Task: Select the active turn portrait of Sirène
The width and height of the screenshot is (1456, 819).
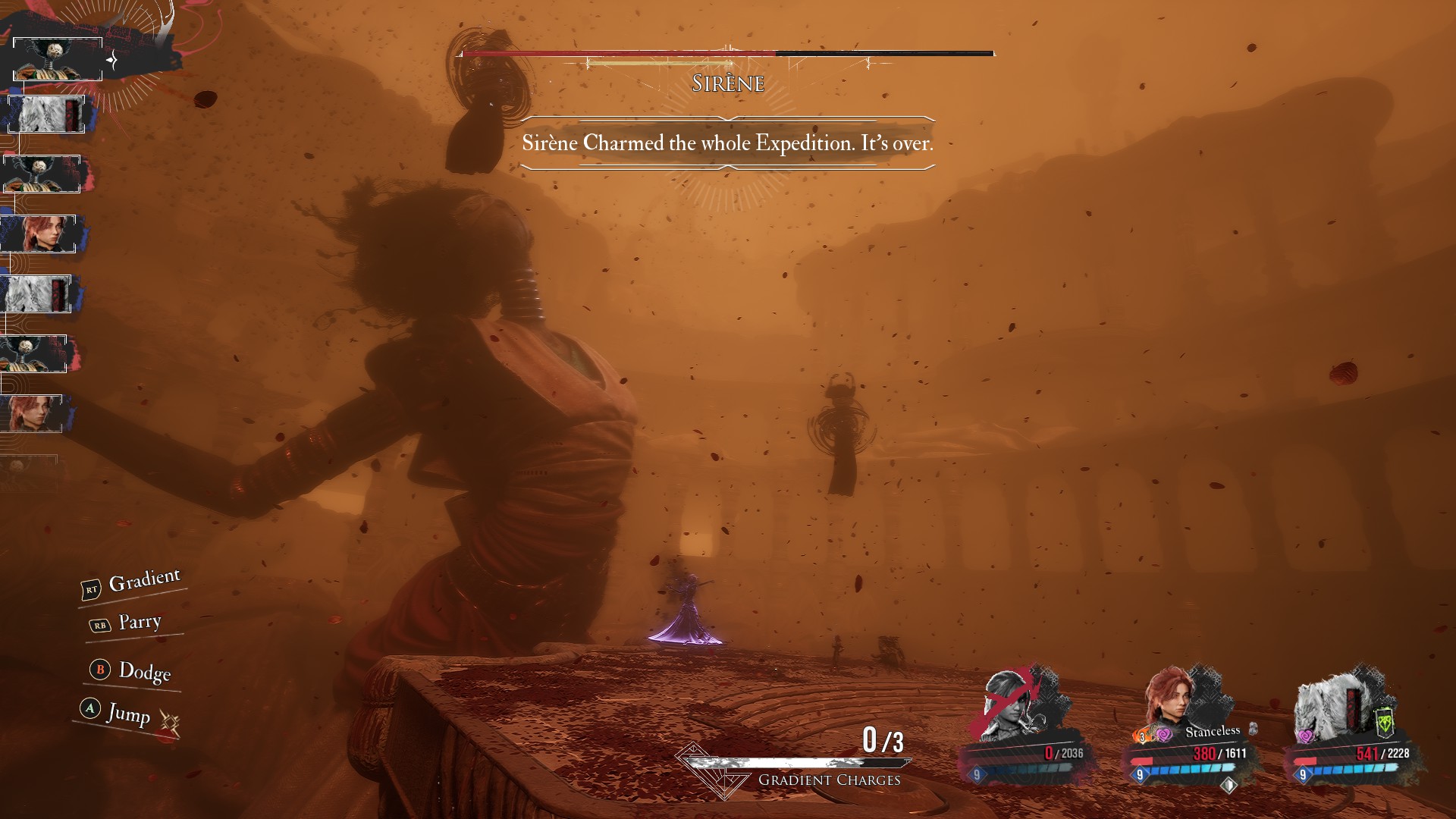Action: coord(58,59)
